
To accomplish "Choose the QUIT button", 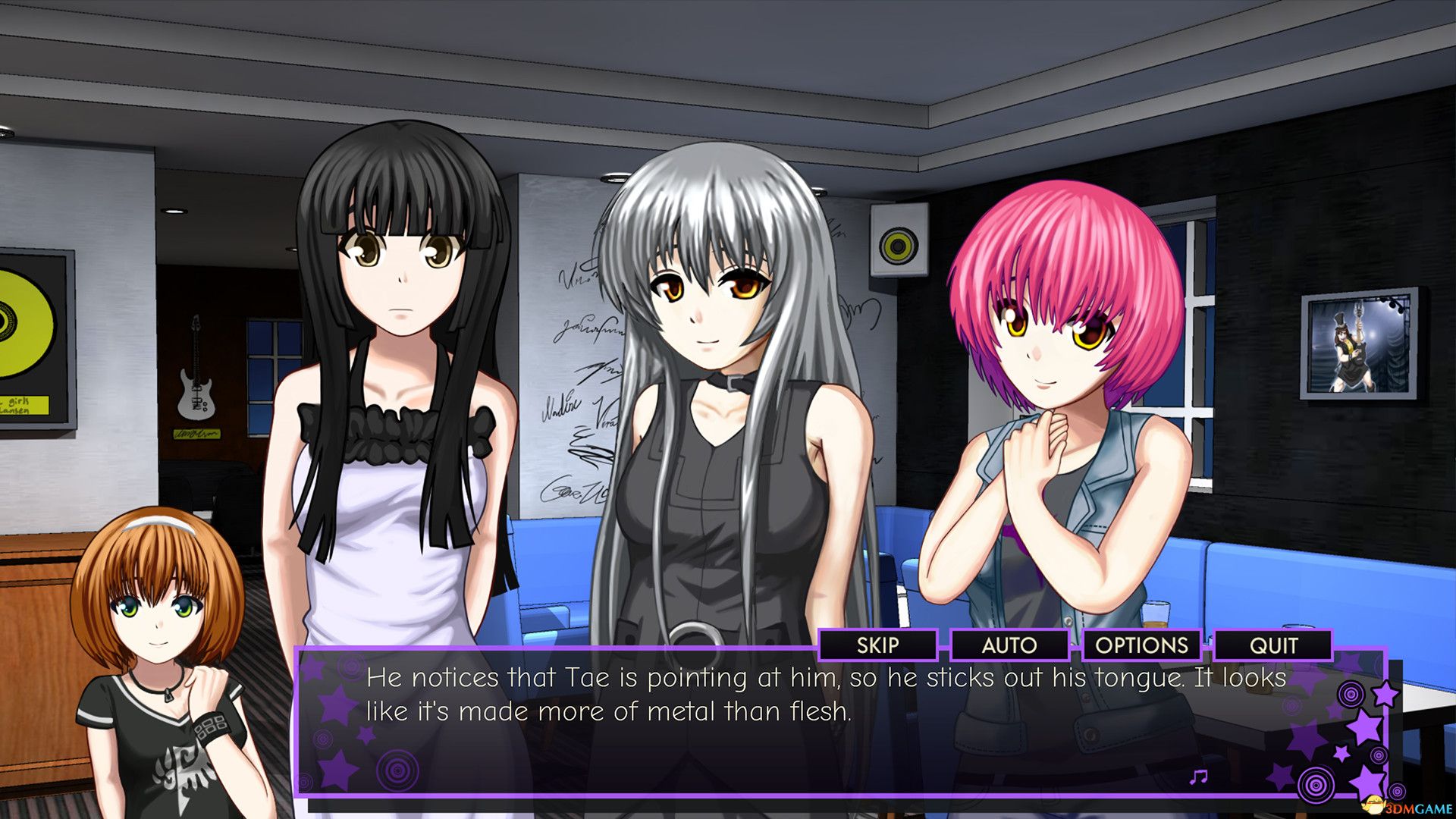I will 1273,645.
